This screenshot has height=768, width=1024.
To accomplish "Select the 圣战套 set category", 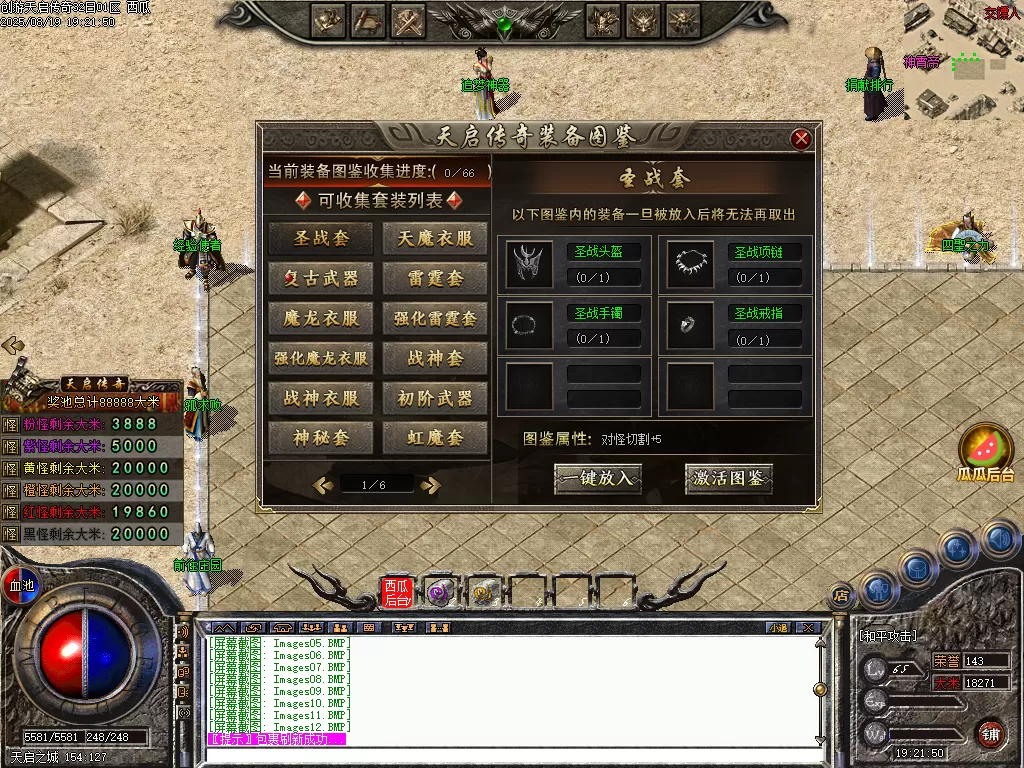I will coord(321,238).
